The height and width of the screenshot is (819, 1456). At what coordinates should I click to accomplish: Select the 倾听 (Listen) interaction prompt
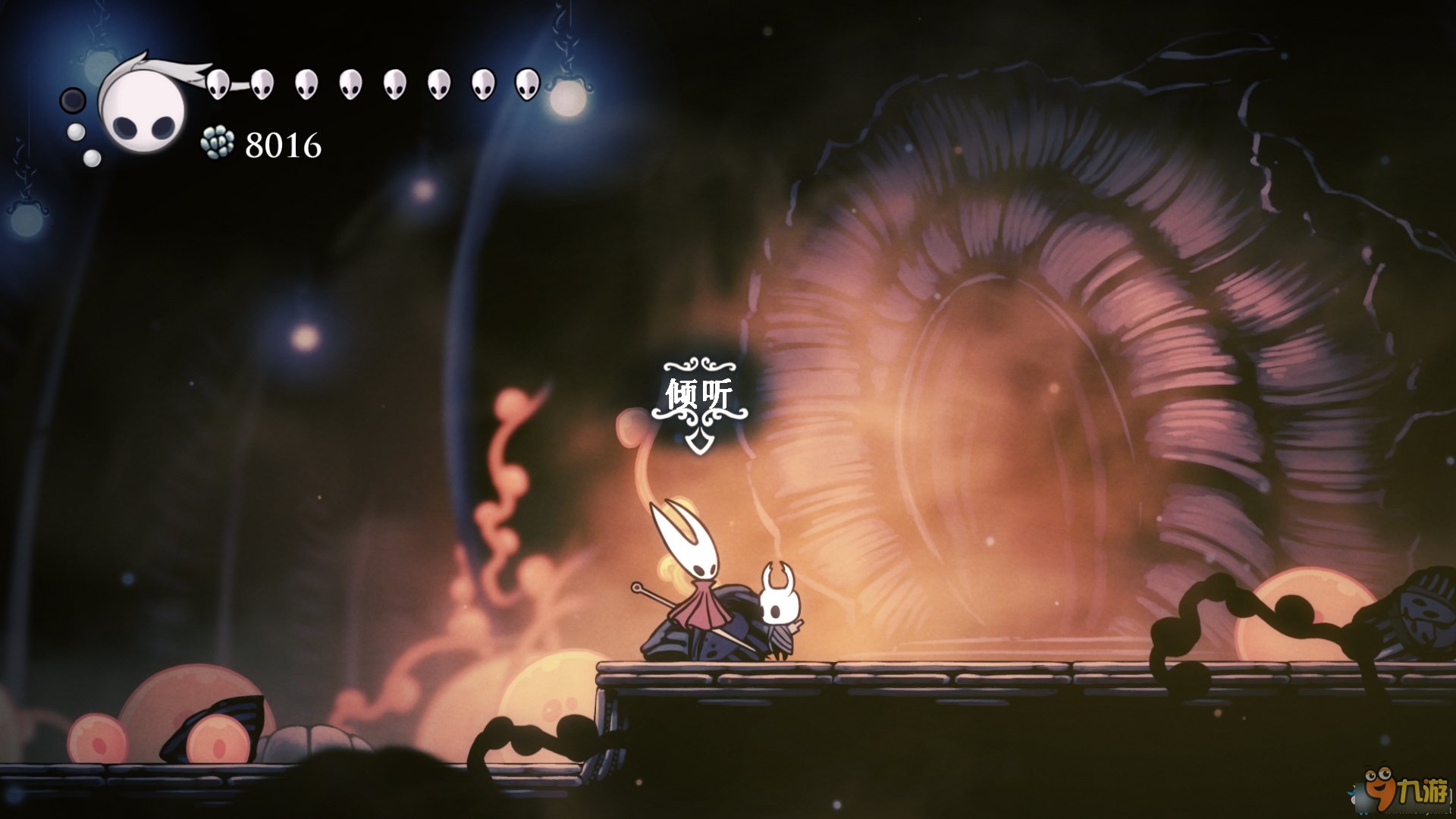[x=698, y=395]
